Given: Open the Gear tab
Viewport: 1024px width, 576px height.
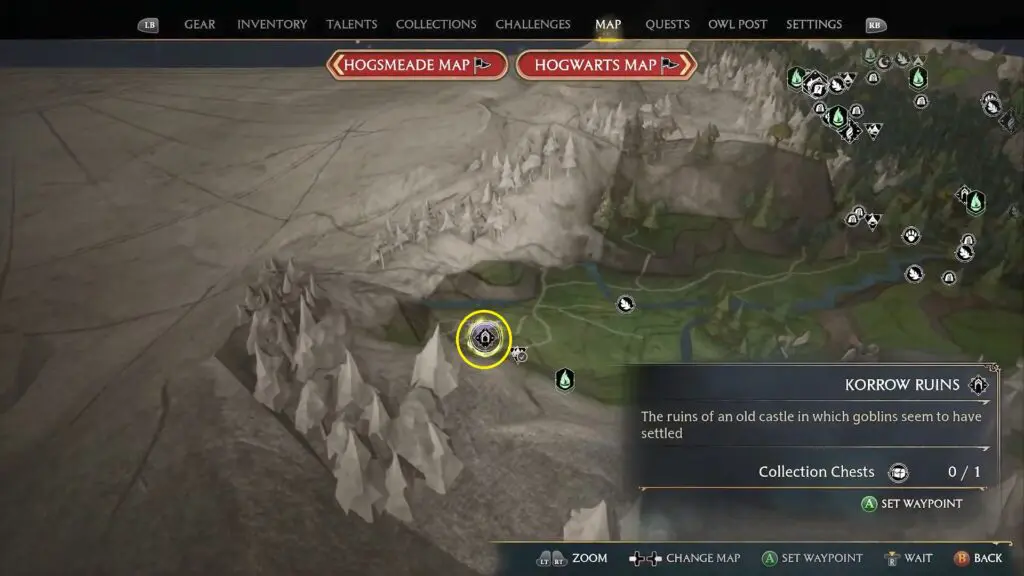Looking at the screenshot, I should tap(200, 24).
